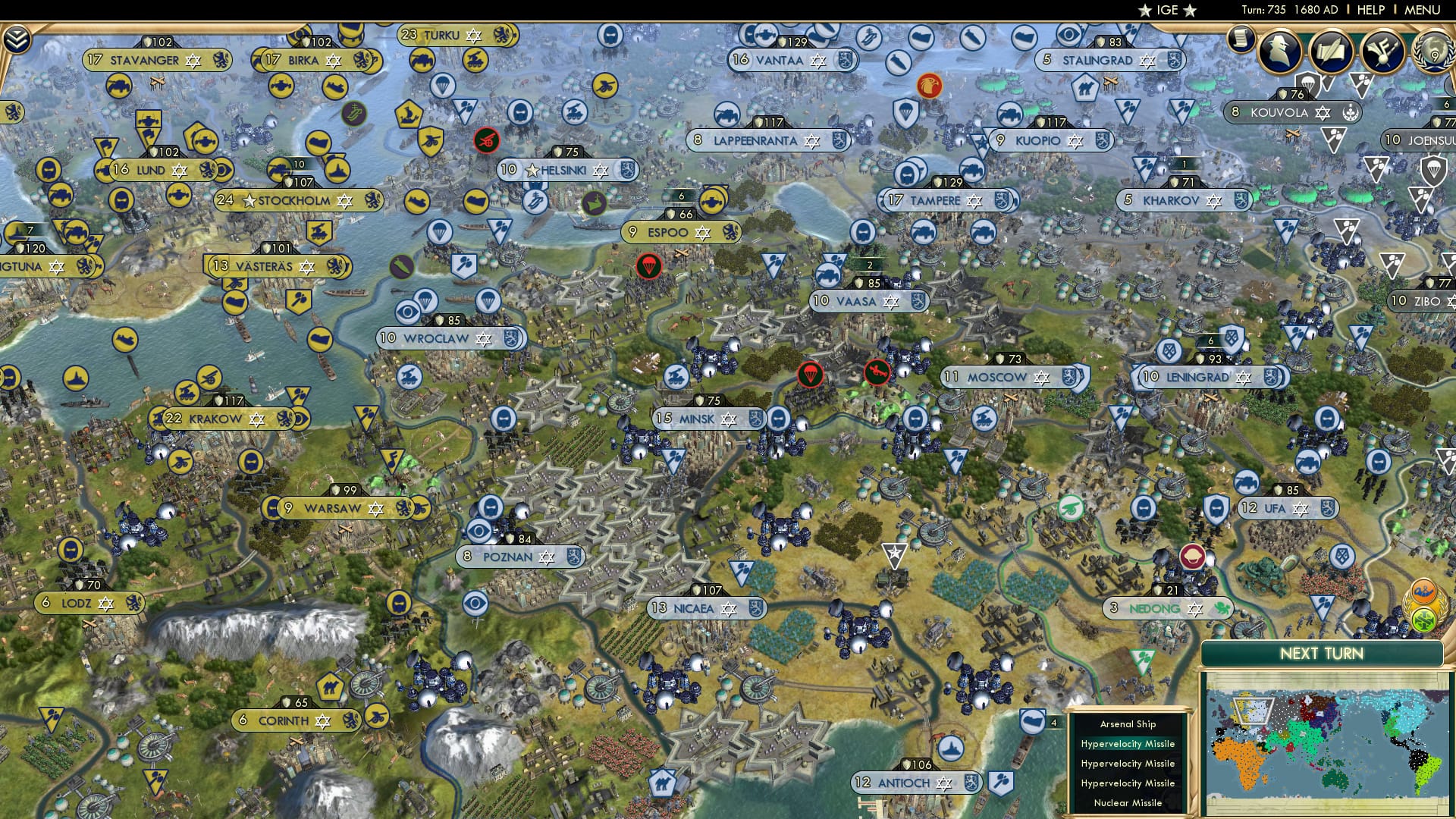Open the HELP item in the top bar

pos(1370,8)
